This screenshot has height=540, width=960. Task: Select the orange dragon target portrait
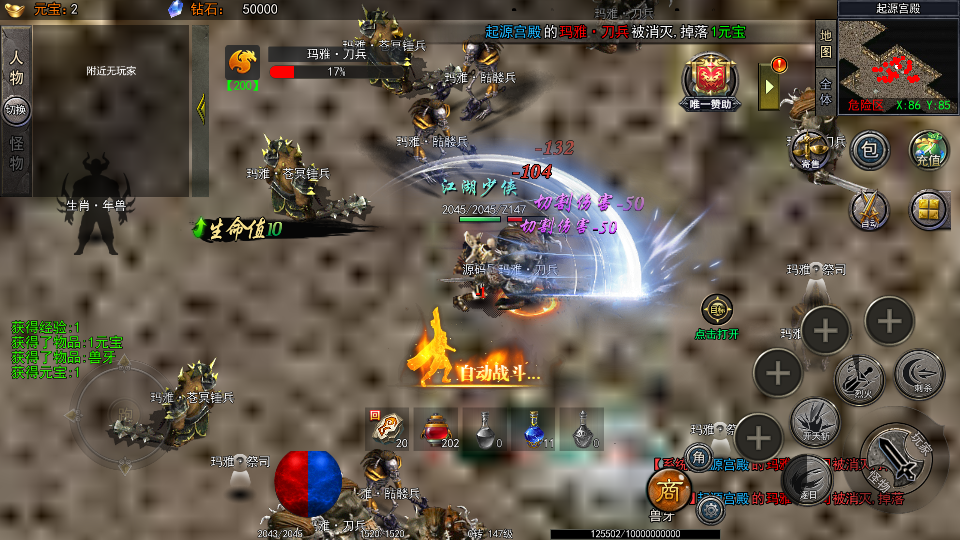242,63
